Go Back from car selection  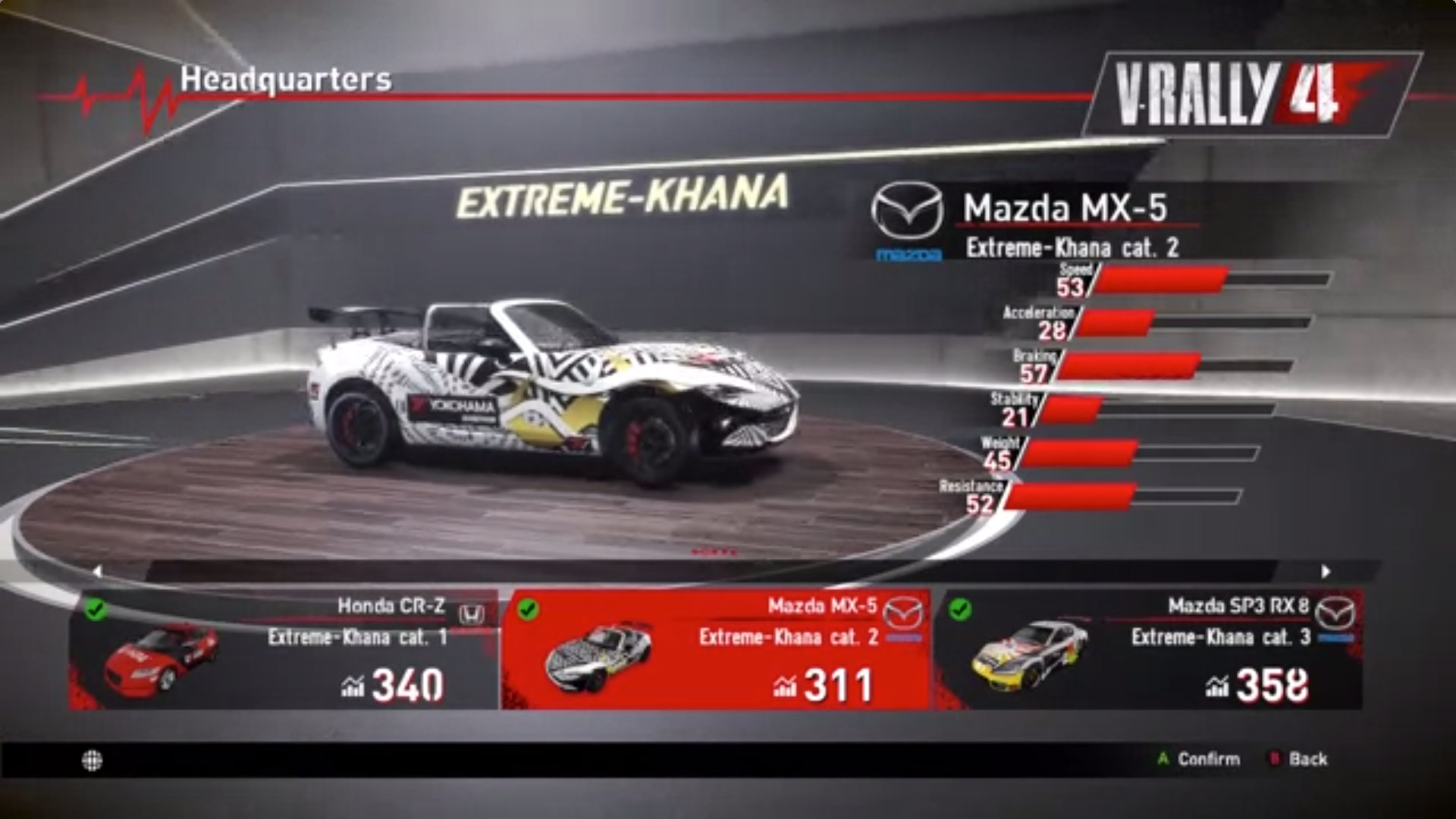1299,759
